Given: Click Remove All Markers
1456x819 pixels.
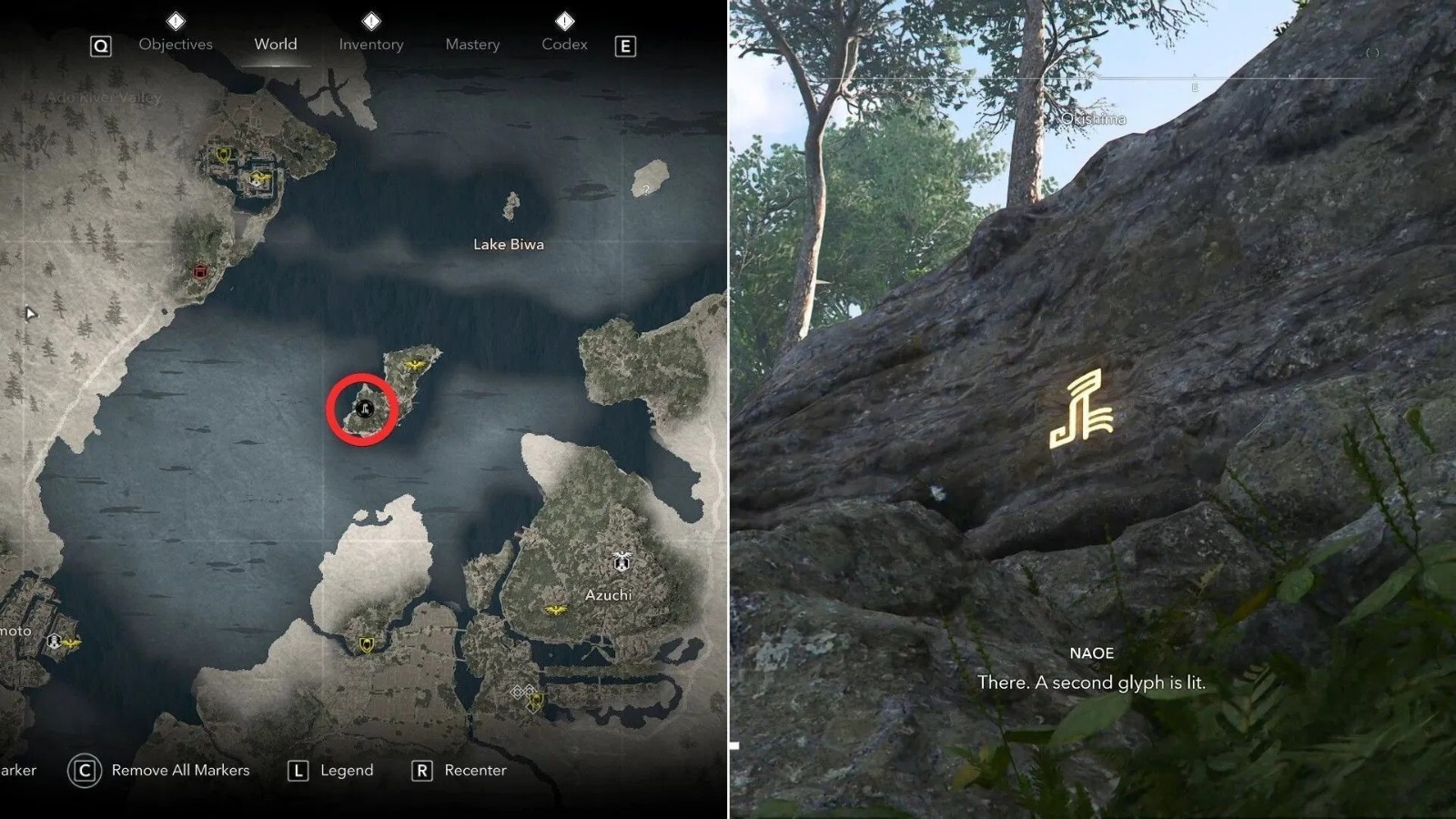Looking at the screenshot, I should click(x=178, y=770).
